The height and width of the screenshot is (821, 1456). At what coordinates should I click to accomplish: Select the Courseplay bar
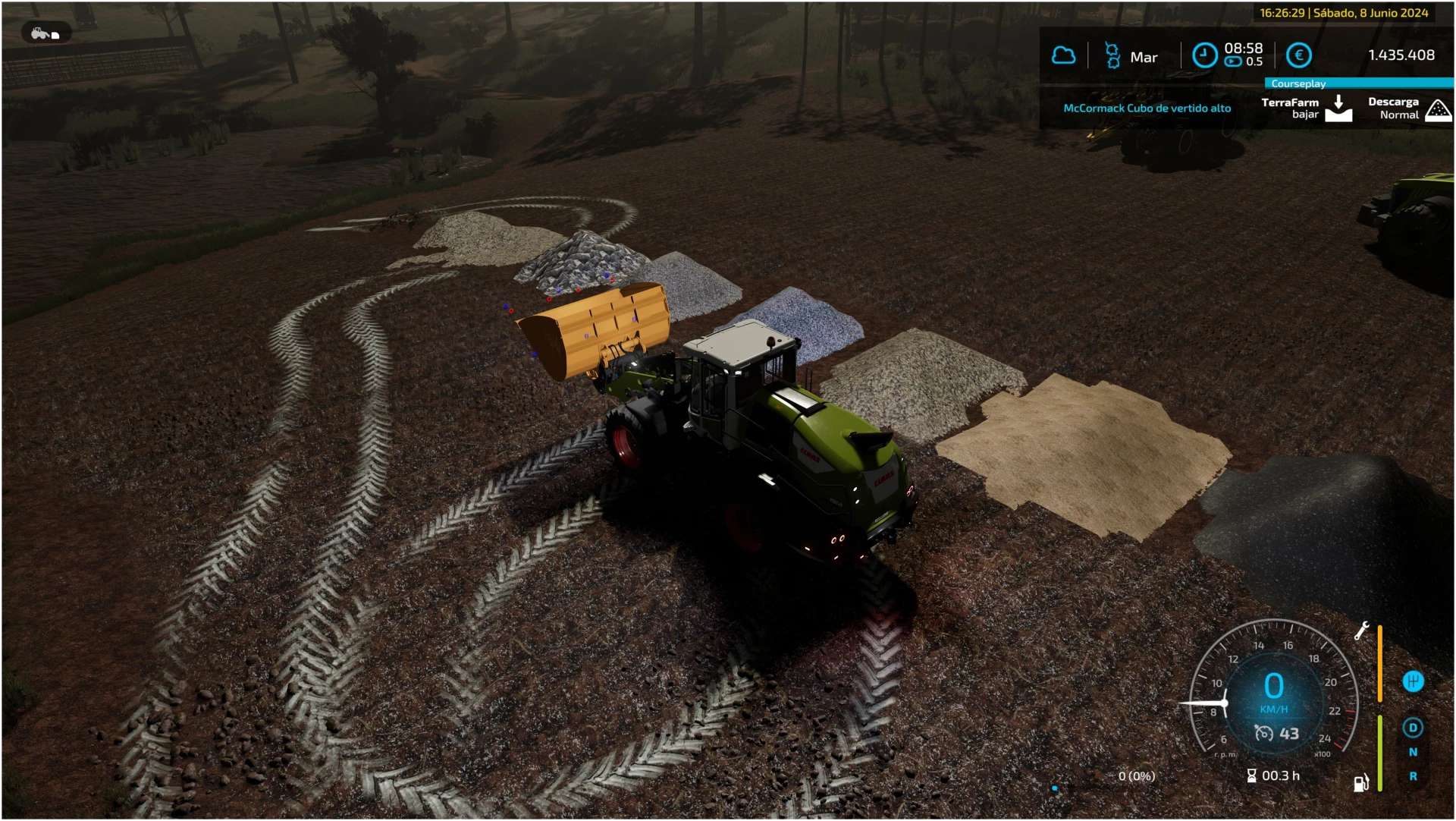click(x=1358, y=83)
